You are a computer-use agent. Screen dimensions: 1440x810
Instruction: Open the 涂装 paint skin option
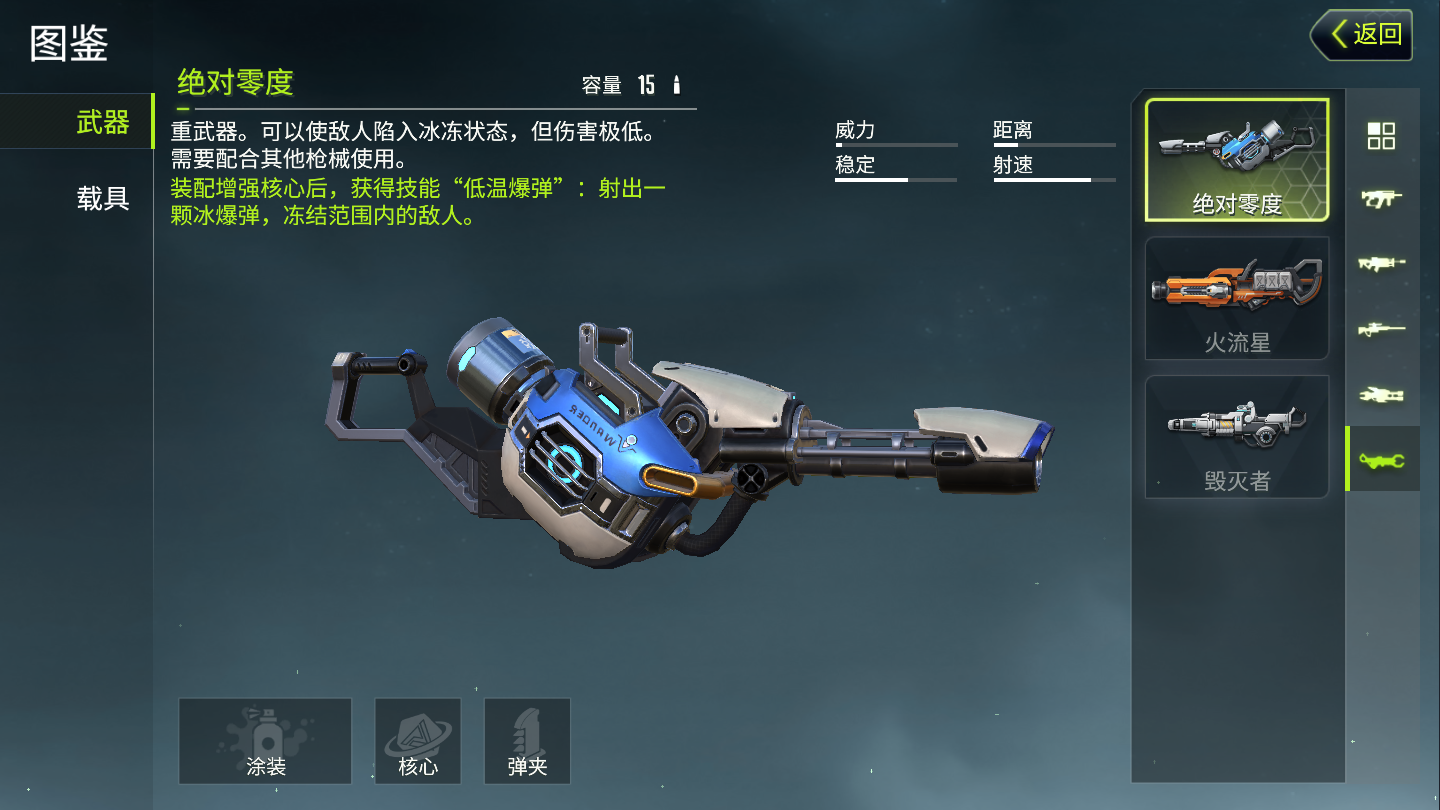[x=265, y=741]
